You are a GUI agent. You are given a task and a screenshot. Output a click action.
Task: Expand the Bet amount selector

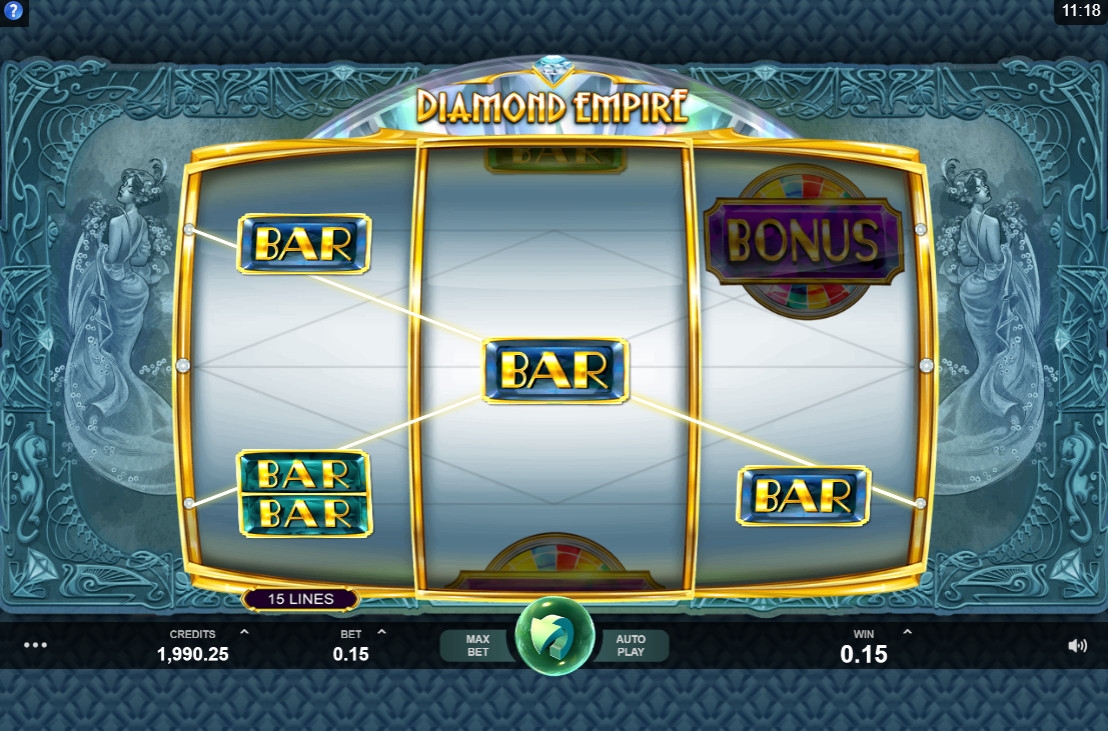click(381, 633)
